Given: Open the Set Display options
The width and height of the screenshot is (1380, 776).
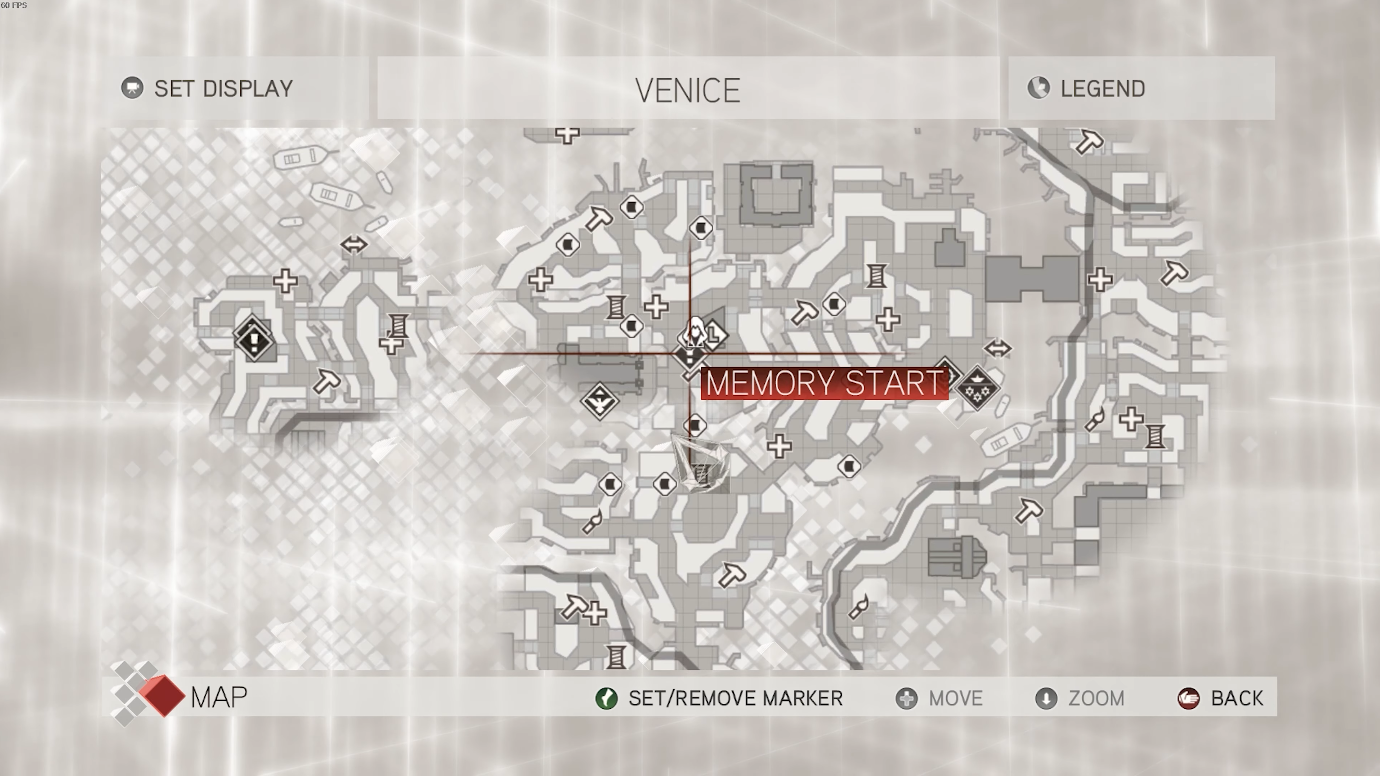Looking at the screenshot, I should point(208,88).
